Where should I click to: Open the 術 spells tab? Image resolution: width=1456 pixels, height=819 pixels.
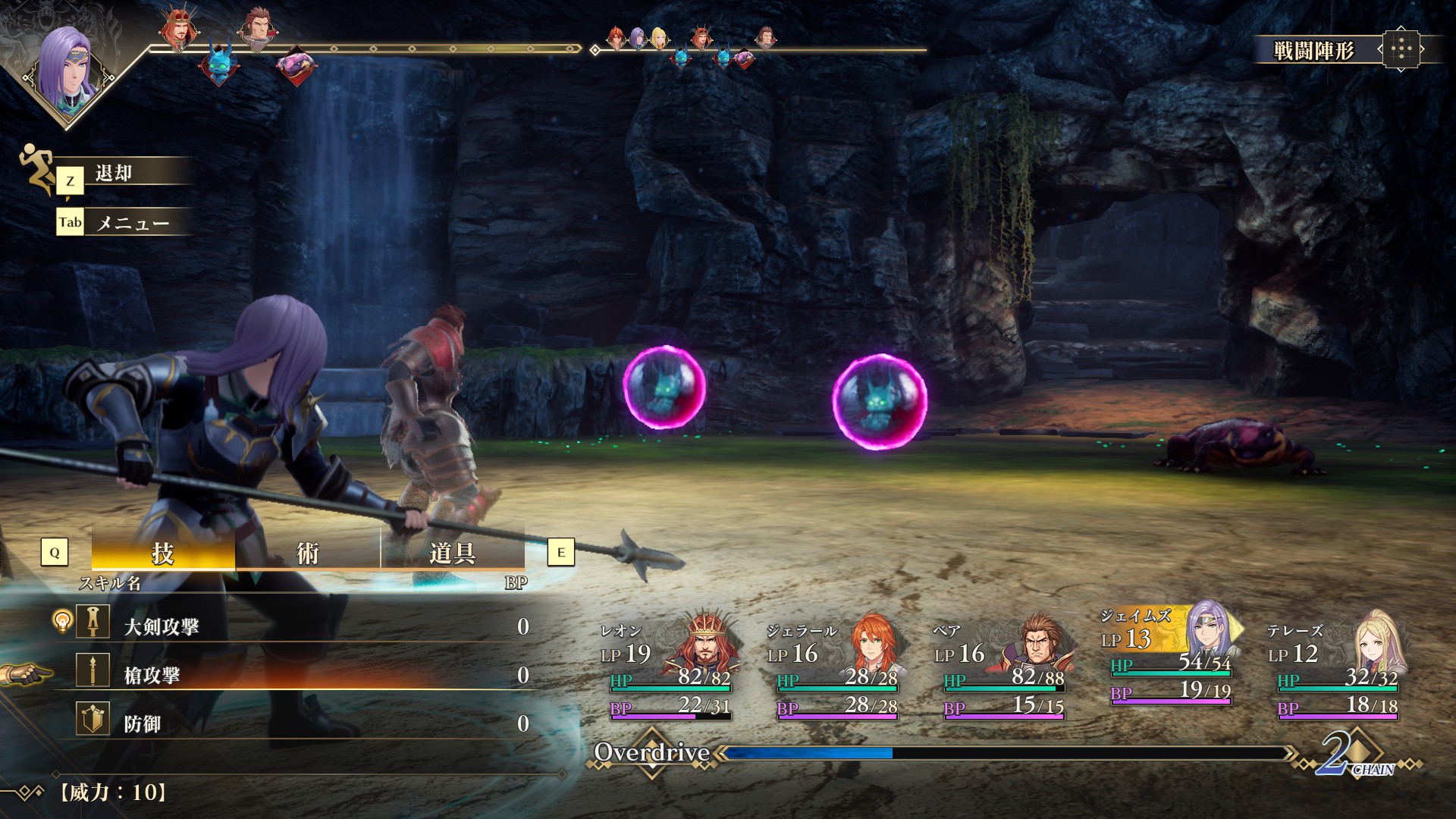pos(307,553)
